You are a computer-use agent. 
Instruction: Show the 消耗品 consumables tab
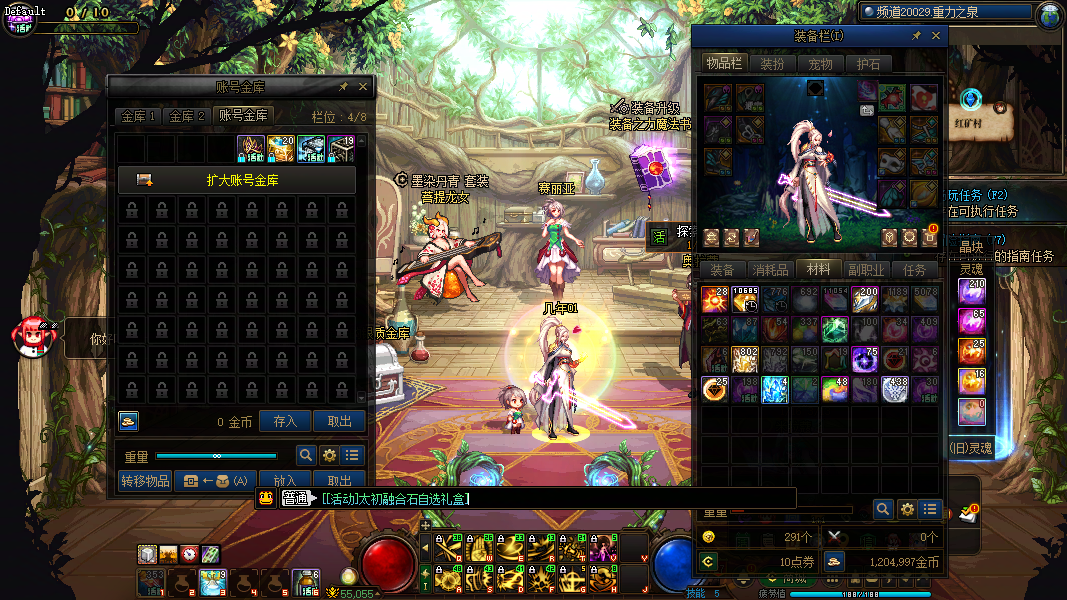click(x=770, y=269)
